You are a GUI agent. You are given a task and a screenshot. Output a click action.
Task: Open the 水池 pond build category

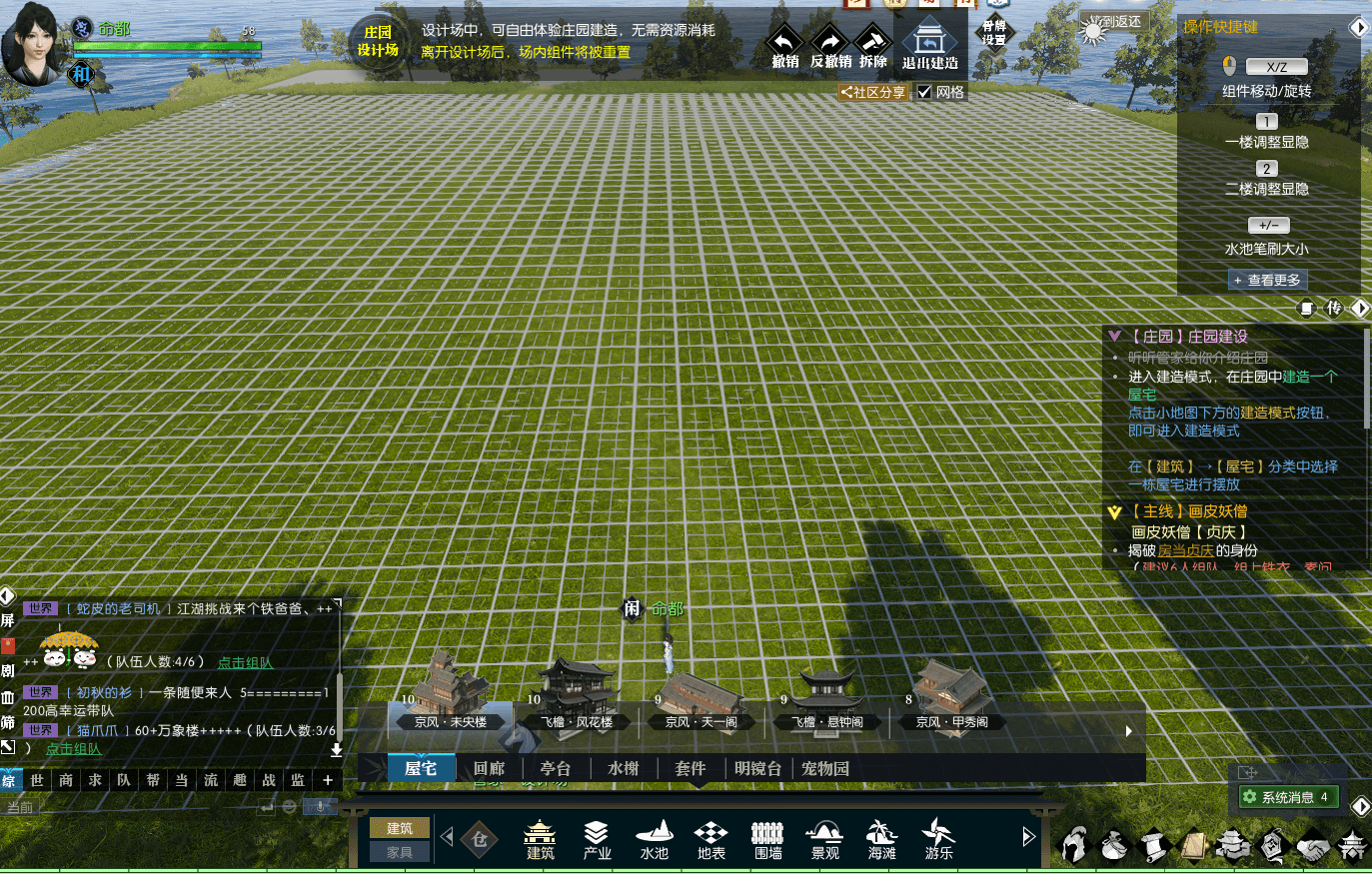[654, 839]
